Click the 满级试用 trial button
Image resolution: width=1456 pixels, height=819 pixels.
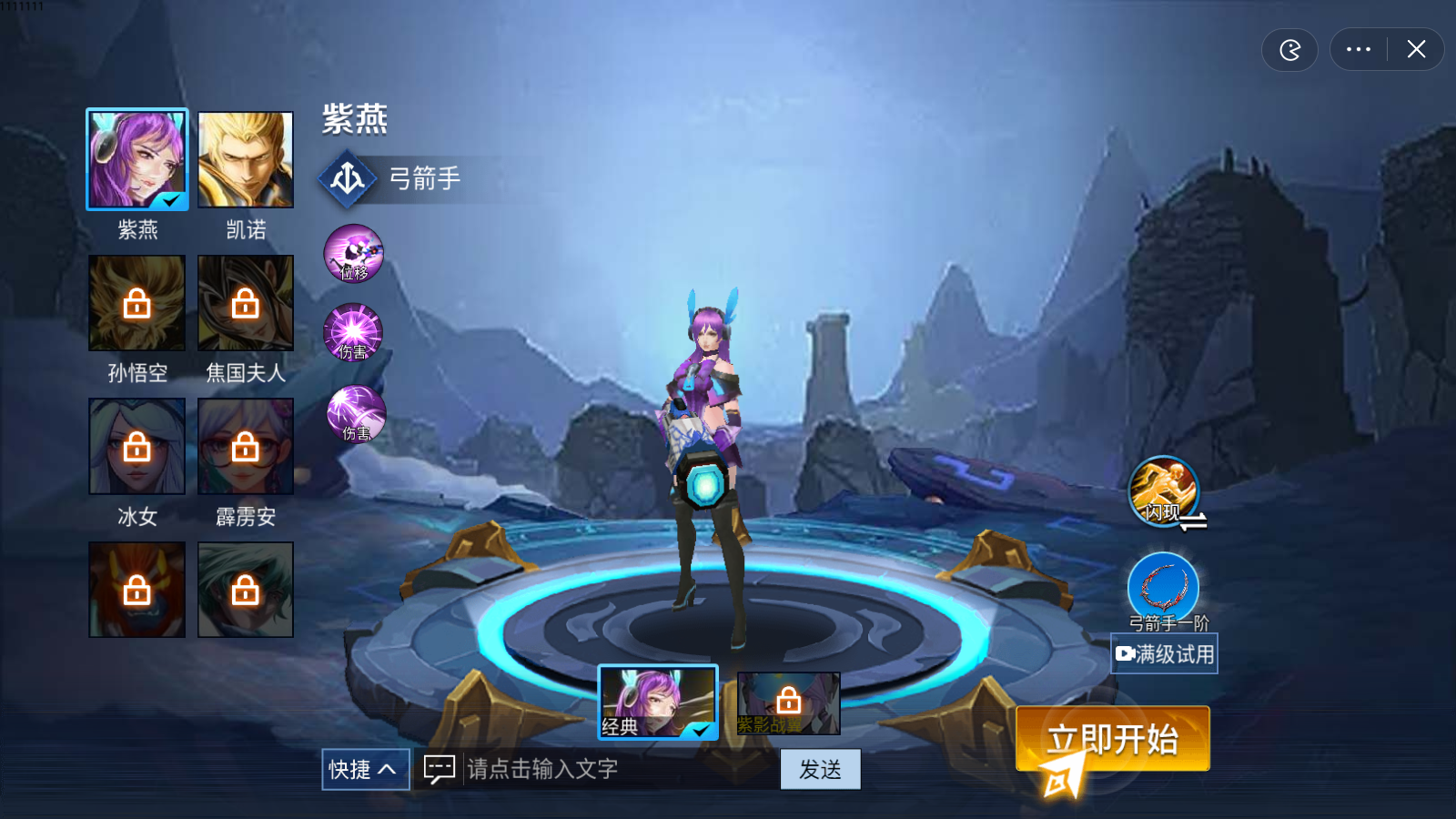[1165, 653]
